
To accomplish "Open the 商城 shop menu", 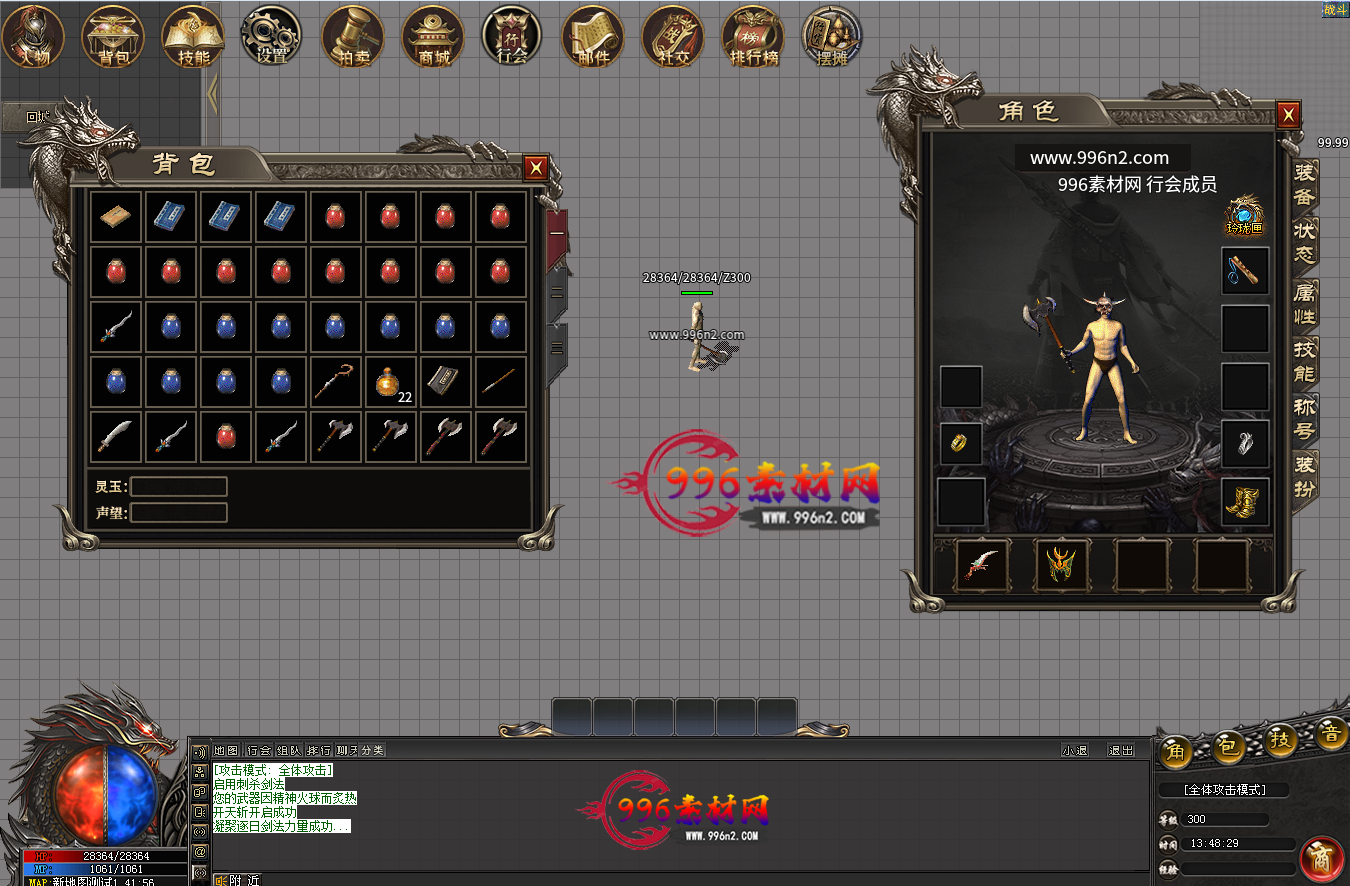I will click(x=433, y=36).
